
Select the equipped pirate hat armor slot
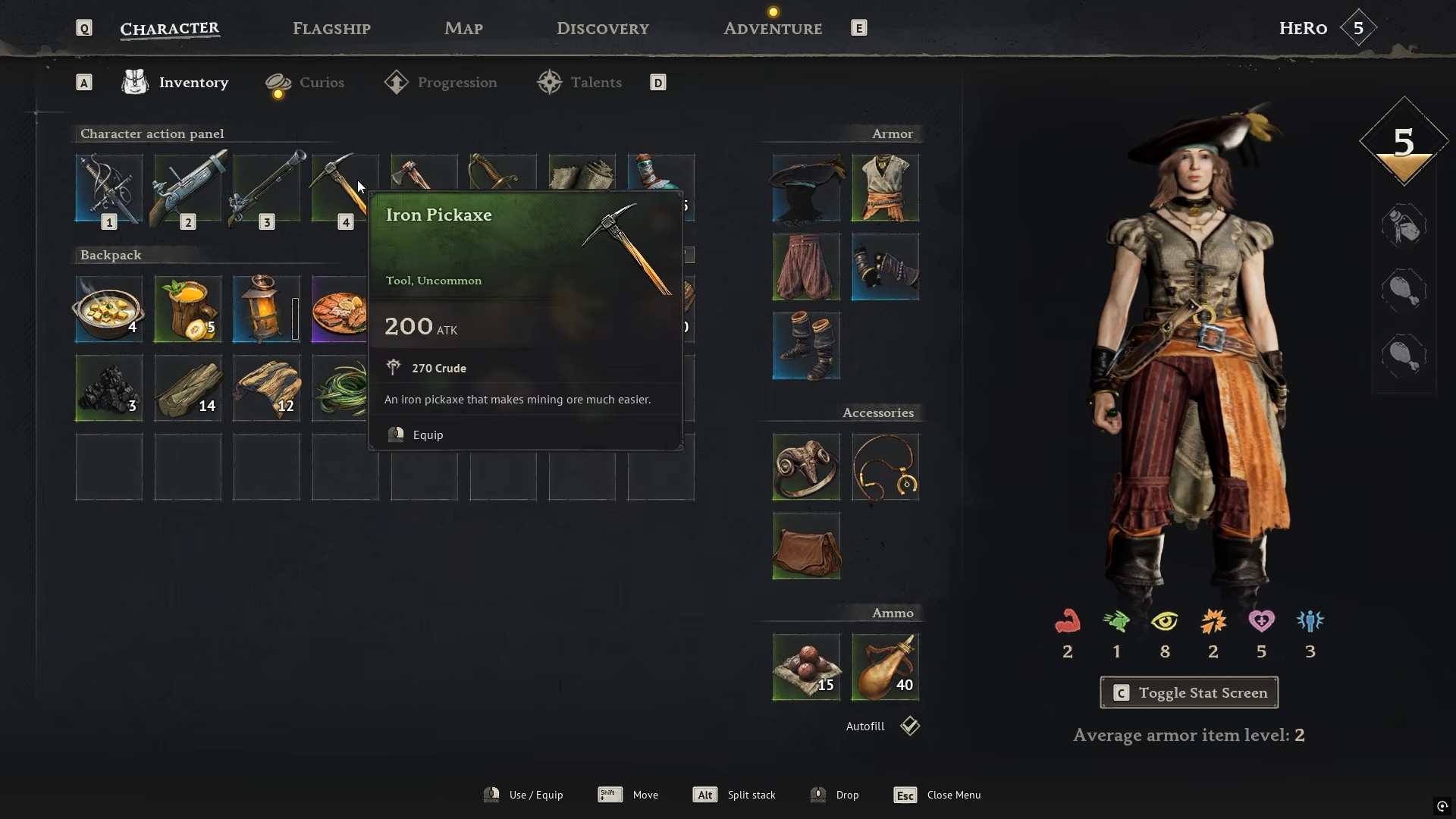tap(806, 188)
